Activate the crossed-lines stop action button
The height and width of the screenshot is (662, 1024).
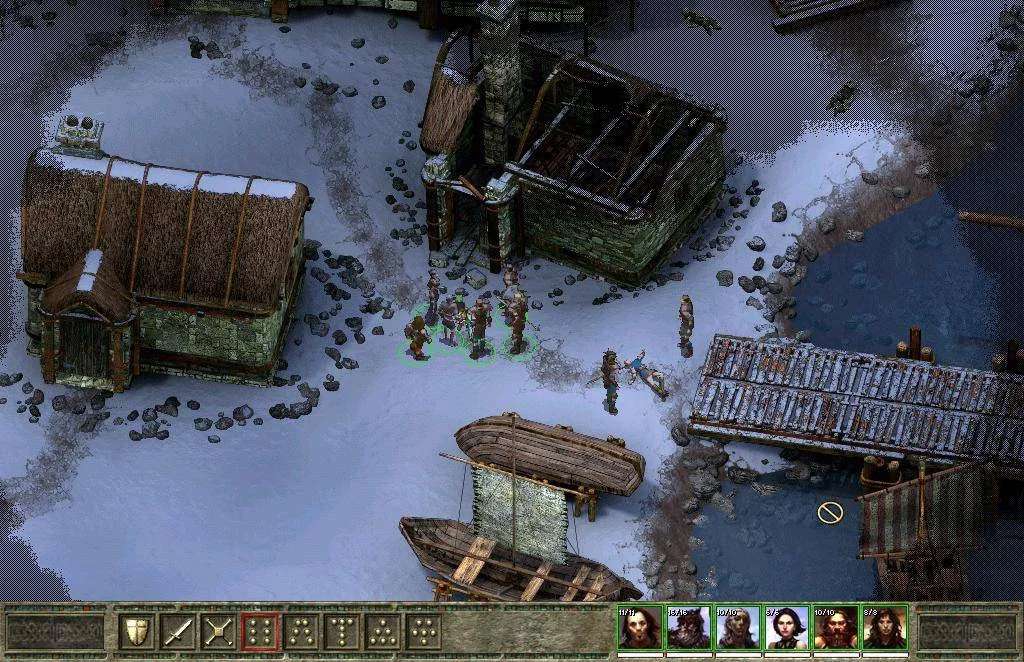pos(219,631)
